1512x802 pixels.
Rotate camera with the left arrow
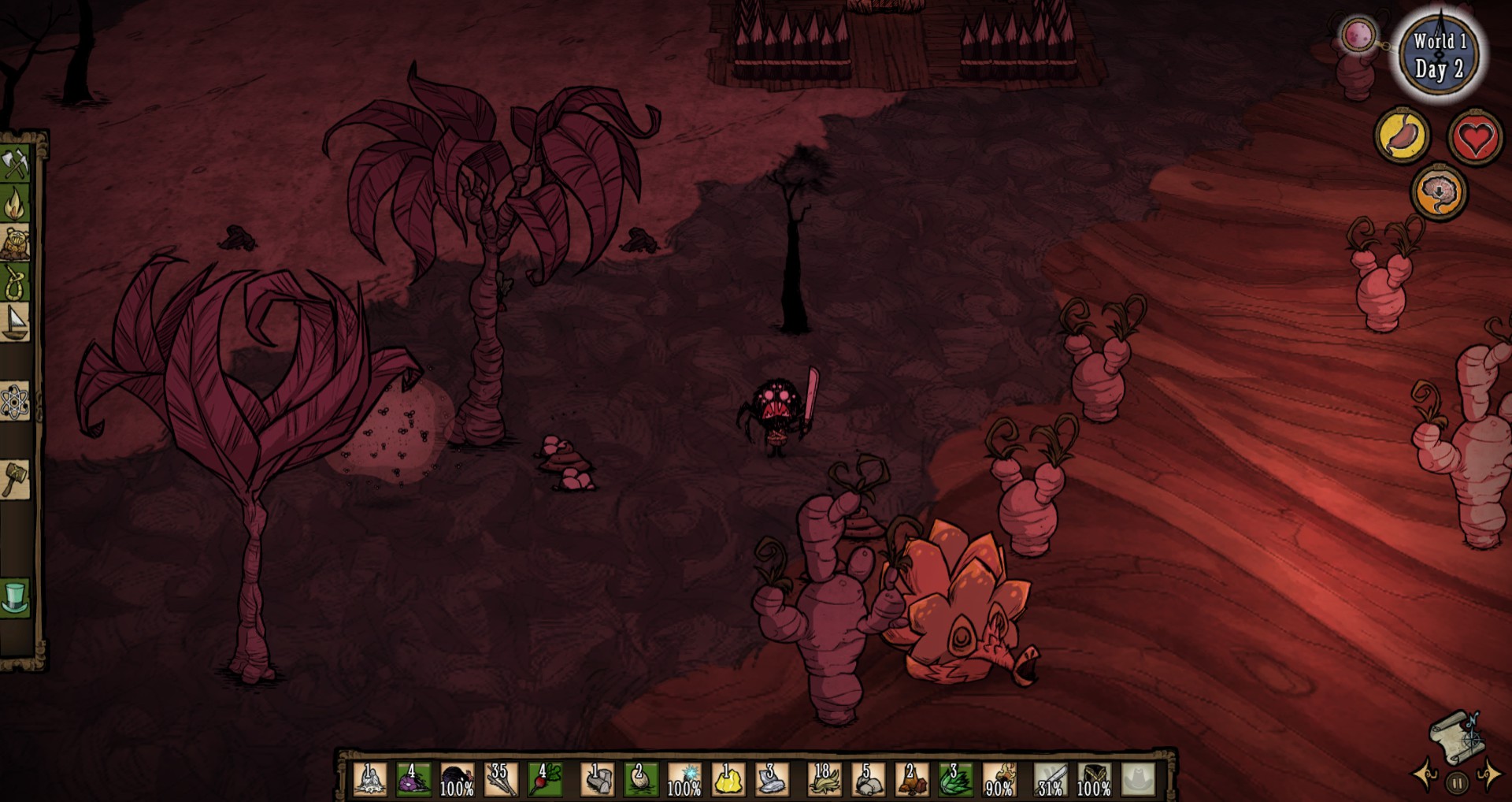[1425, 774]
